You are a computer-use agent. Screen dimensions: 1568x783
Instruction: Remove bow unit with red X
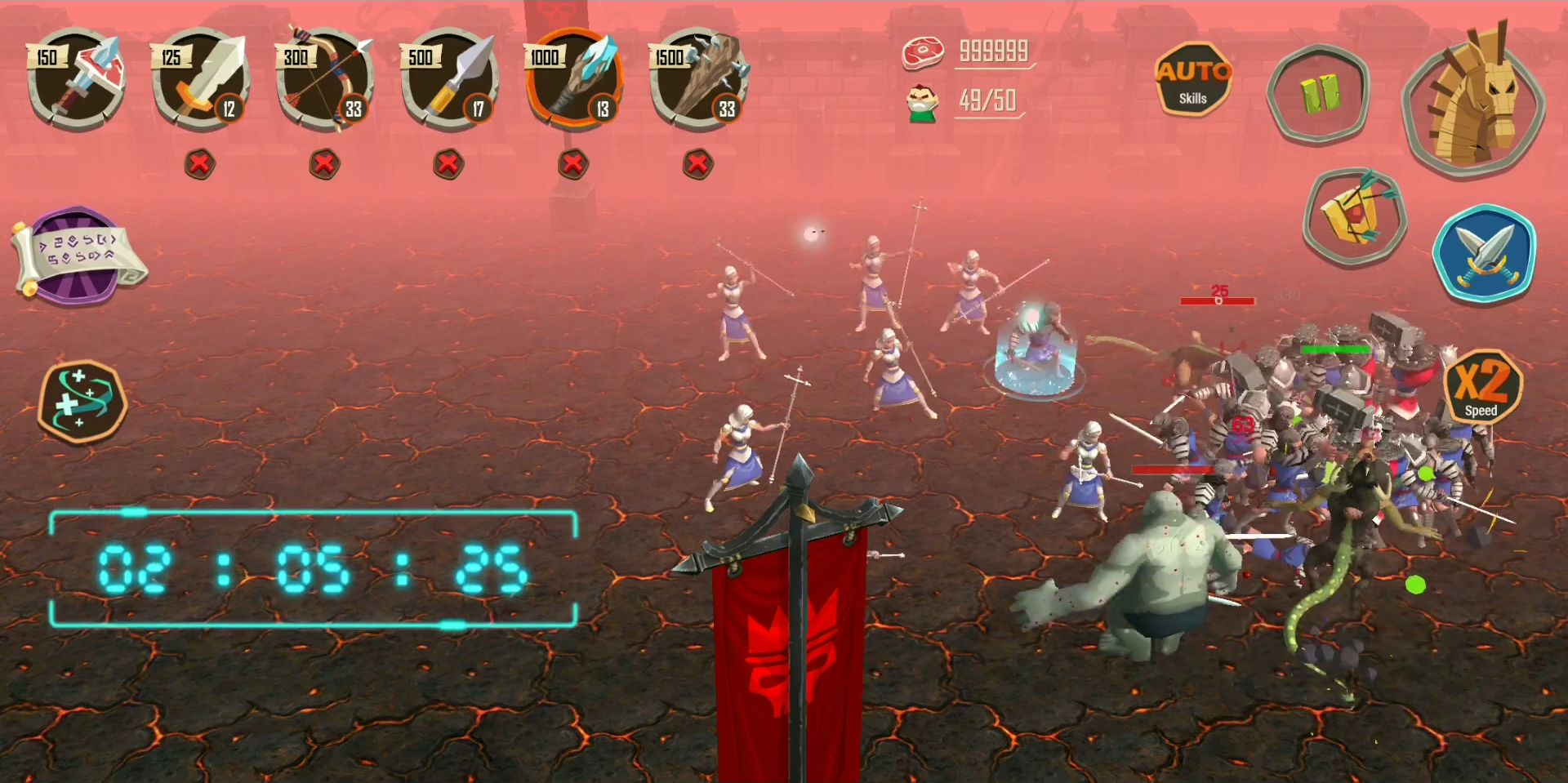point(324,164)
